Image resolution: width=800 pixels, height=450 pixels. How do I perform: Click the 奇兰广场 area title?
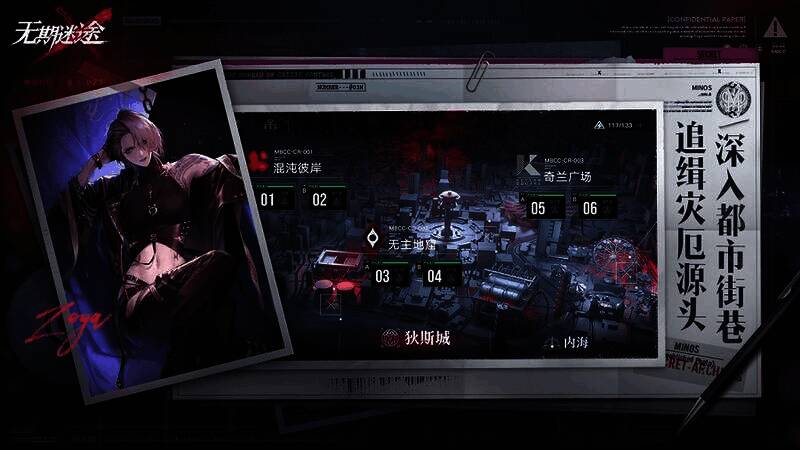[567, 176]
